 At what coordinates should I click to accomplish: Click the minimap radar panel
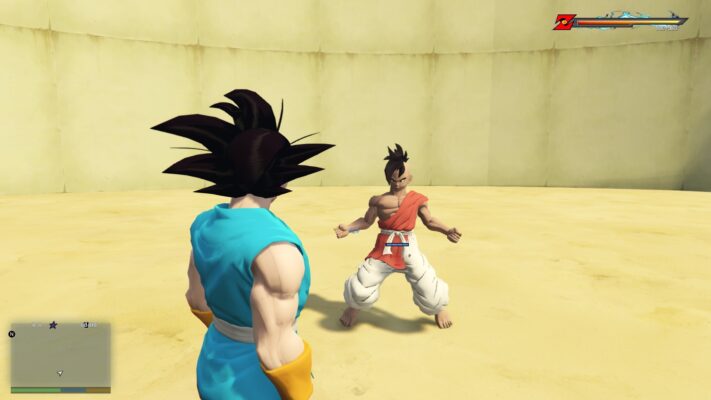coord(60,356)
